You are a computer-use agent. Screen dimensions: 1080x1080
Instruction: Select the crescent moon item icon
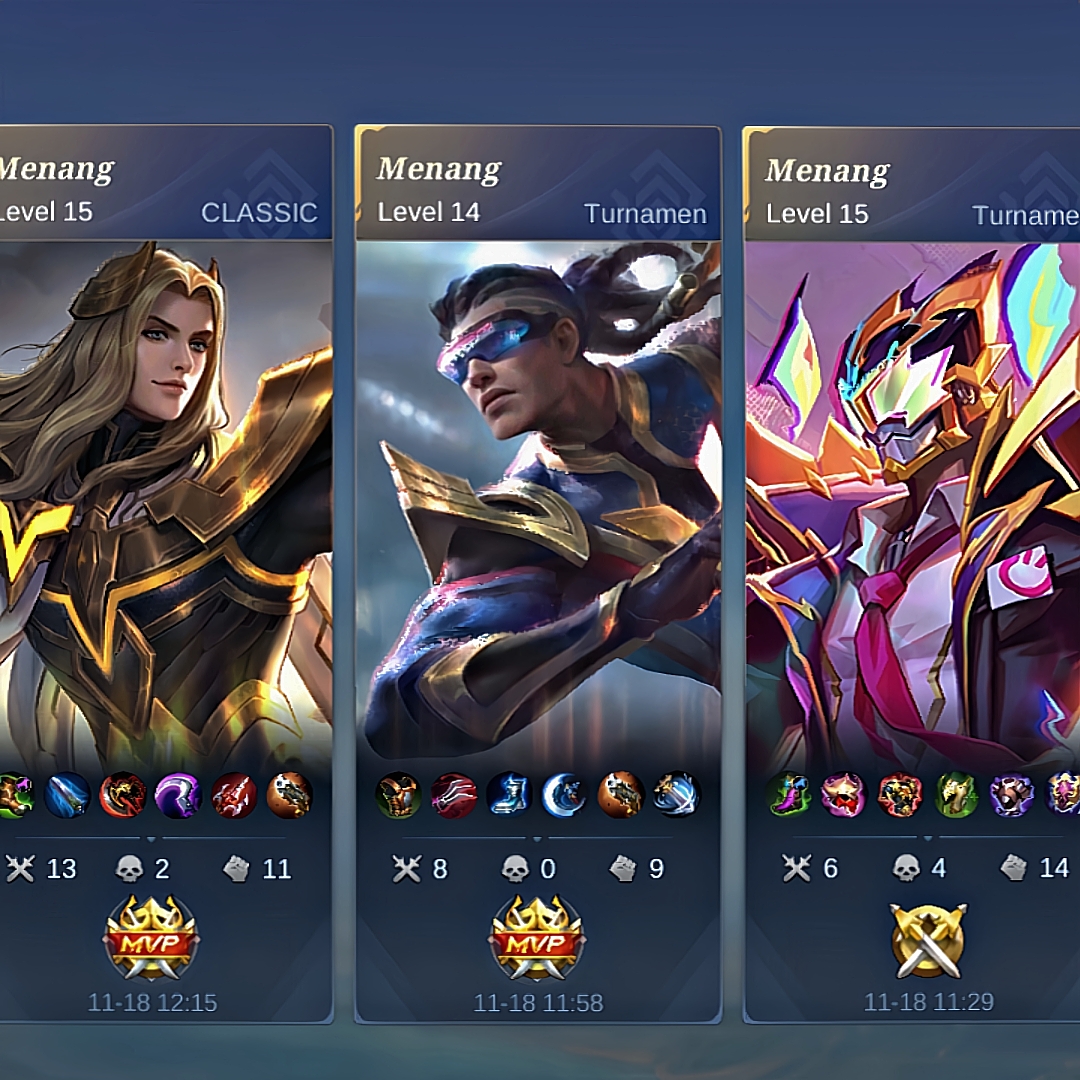point(564,795)
